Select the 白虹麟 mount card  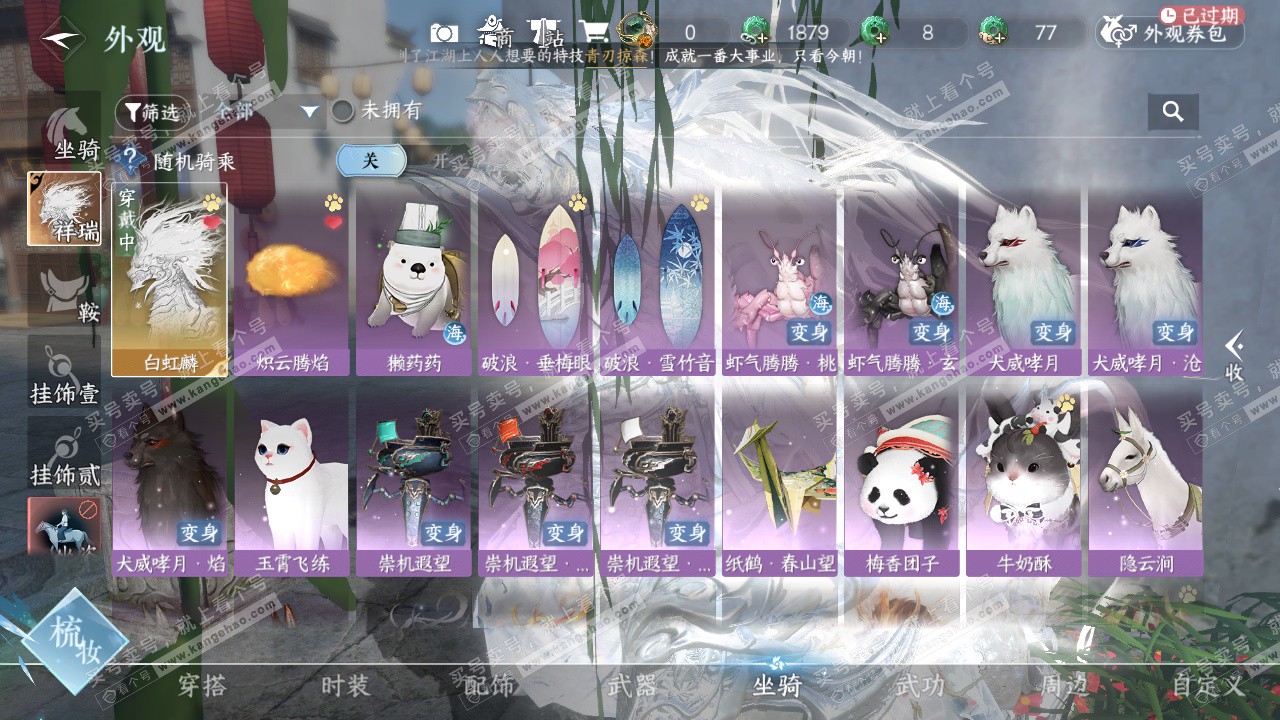coord(169,279)
